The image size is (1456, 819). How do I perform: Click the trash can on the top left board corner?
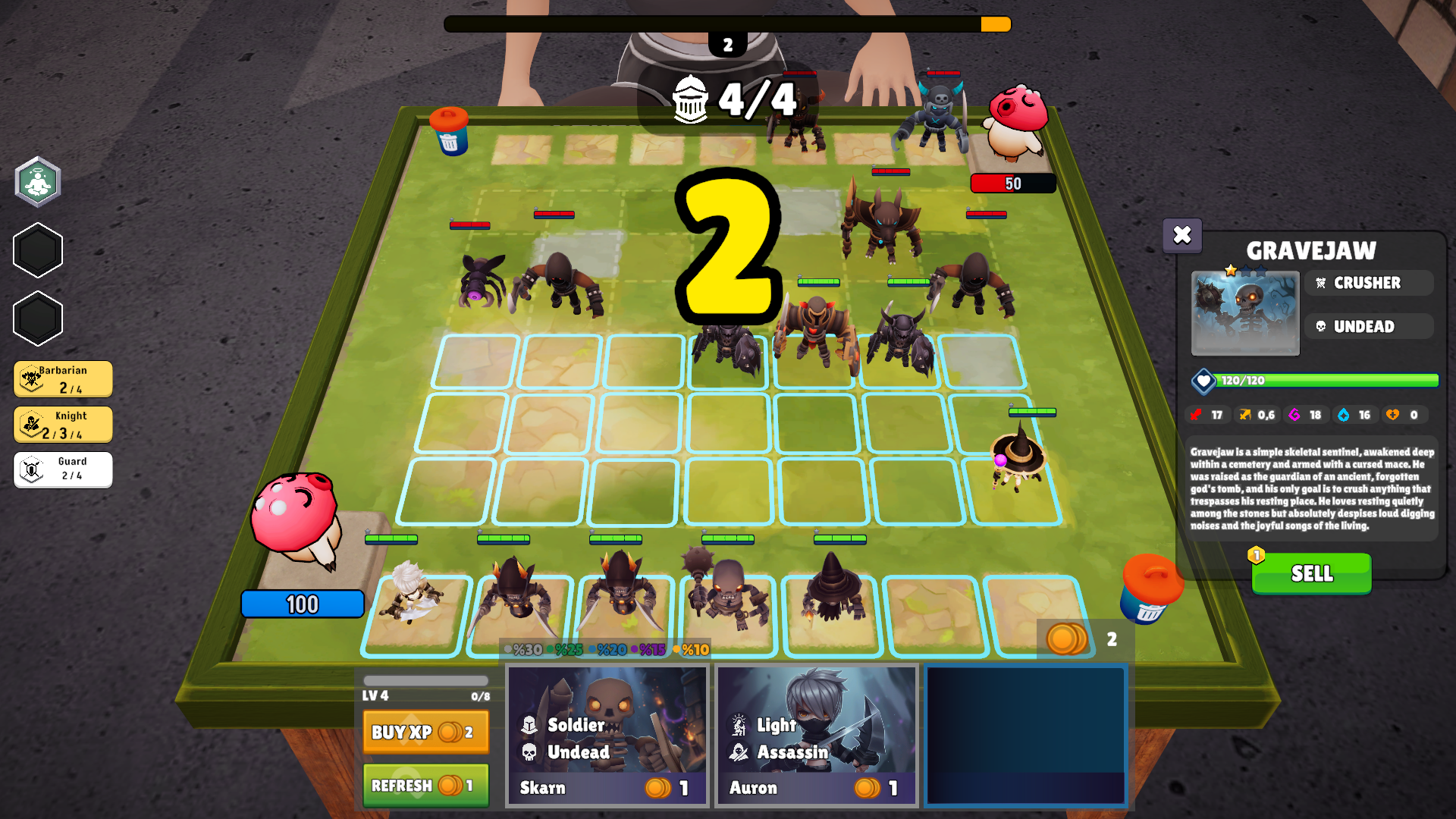point(449,130)
